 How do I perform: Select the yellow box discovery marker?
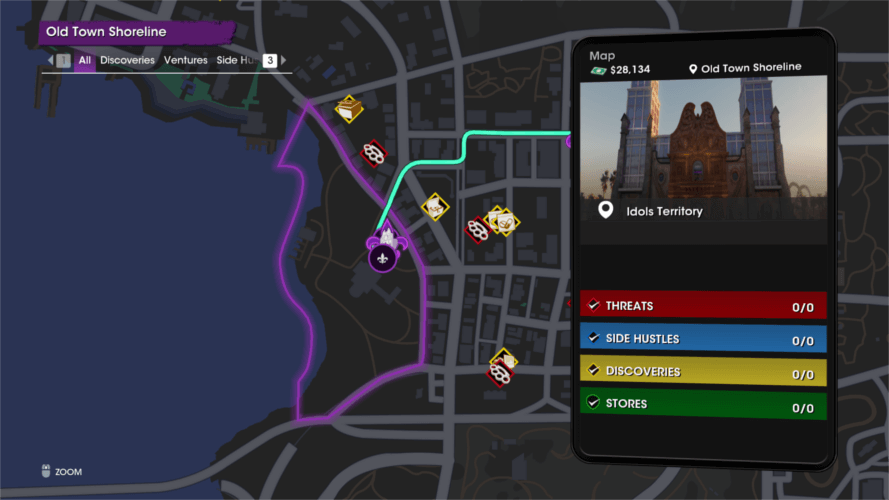[x=349, y=108]
